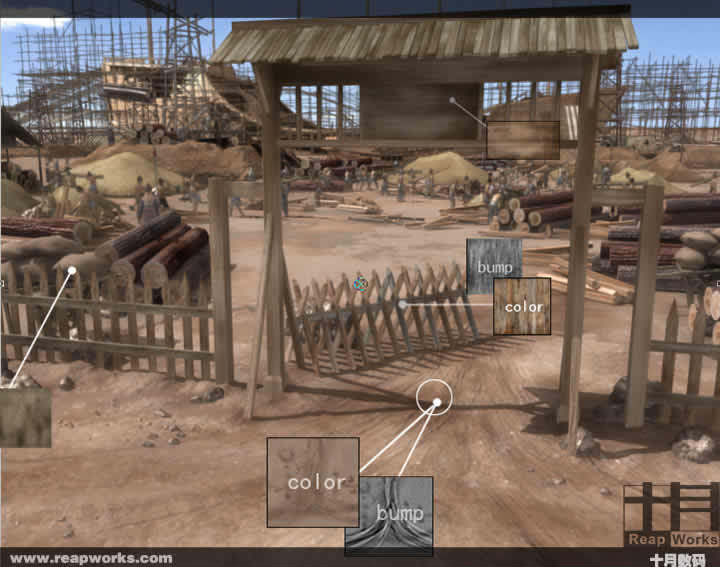Open the www.reapworks.com link
This screenshot has height=567, width=720.
pyautogui.click(x=90, y=559)
